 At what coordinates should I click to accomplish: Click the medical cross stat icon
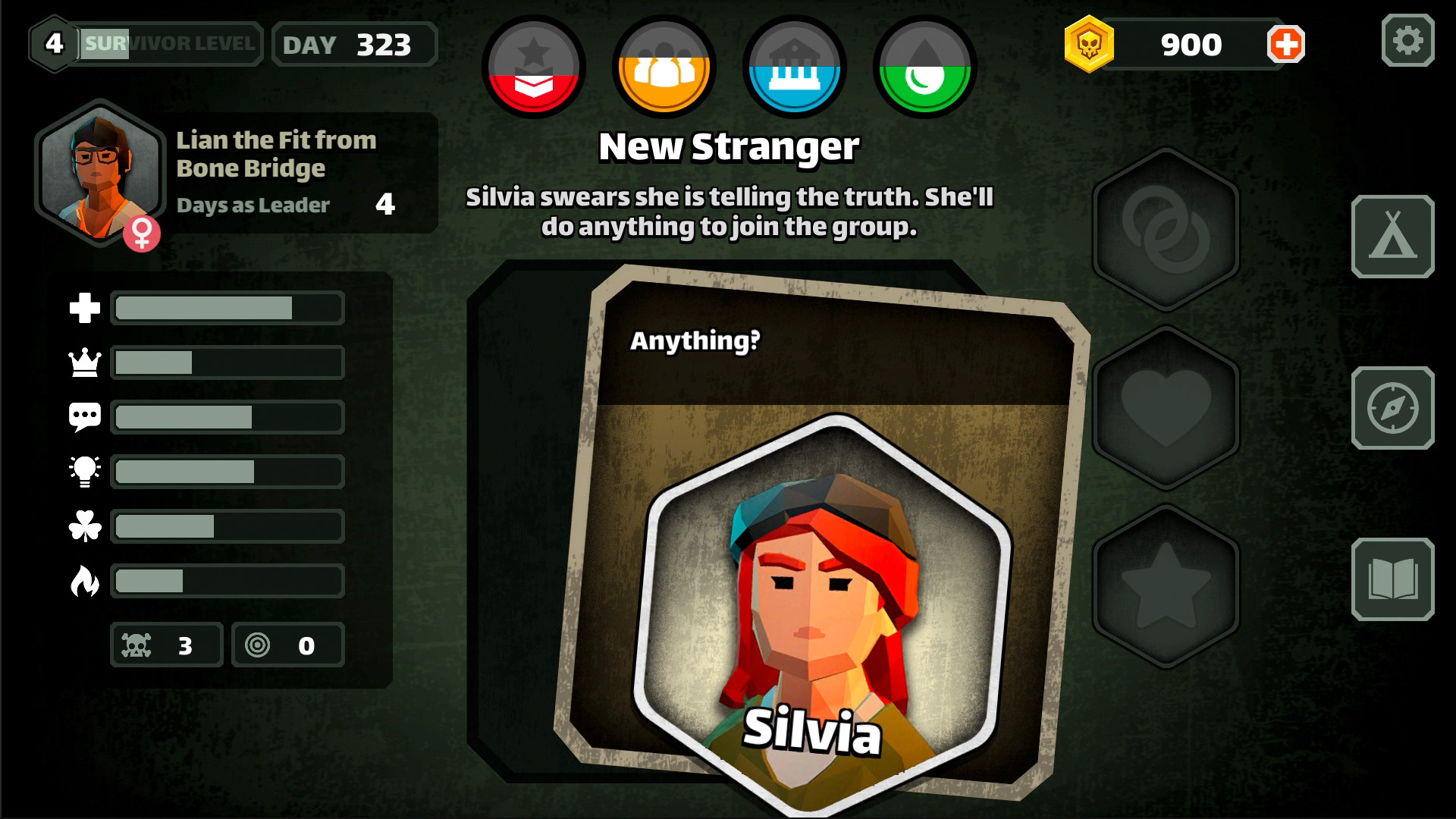[x=86, y=308]
